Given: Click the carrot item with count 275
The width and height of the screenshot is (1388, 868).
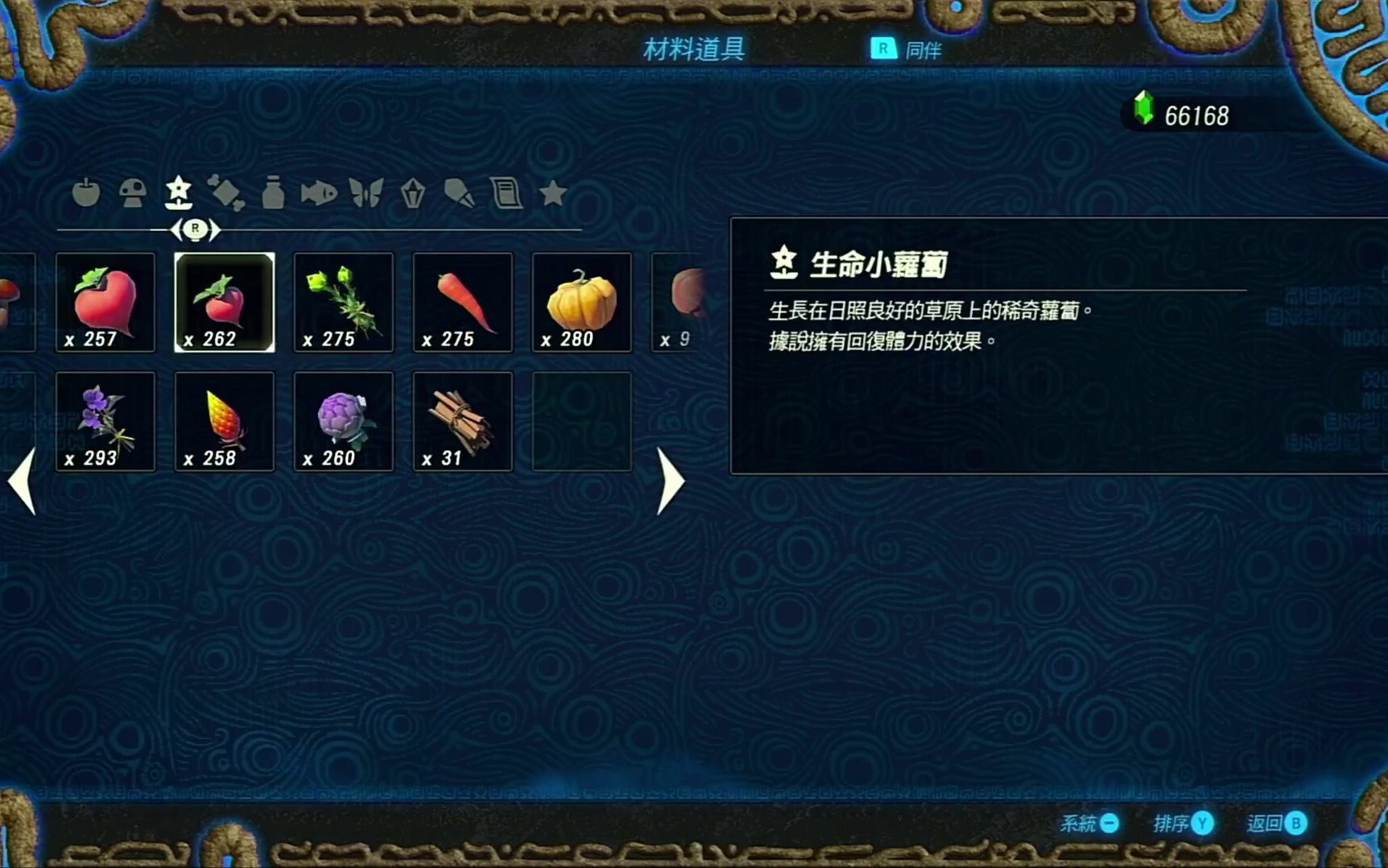Looking at the screenshot, I should click(461, 302).
